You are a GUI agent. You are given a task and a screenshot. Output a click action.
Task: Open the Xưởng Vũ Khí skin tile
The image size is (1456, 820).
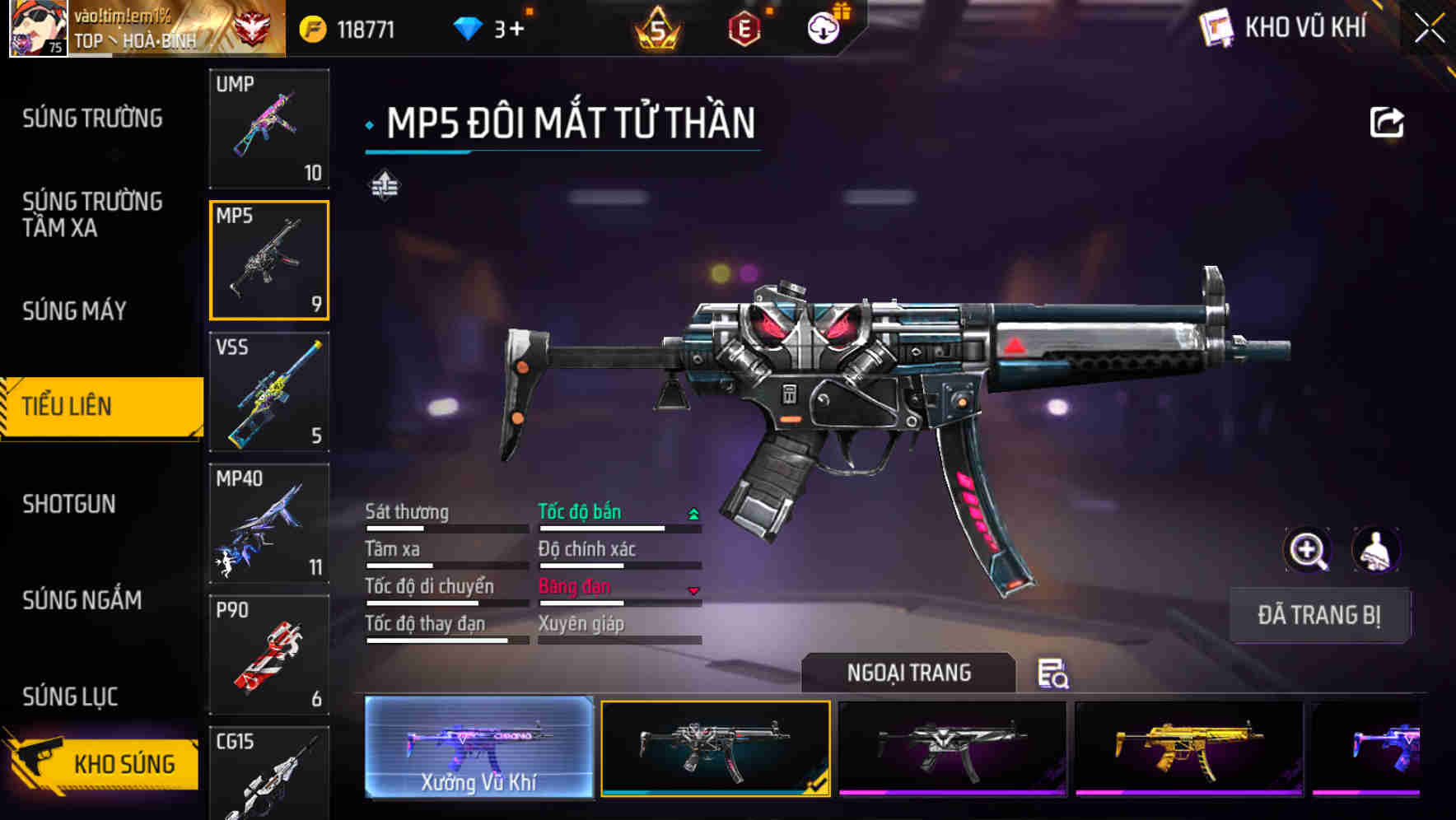[x=478, y=748]
